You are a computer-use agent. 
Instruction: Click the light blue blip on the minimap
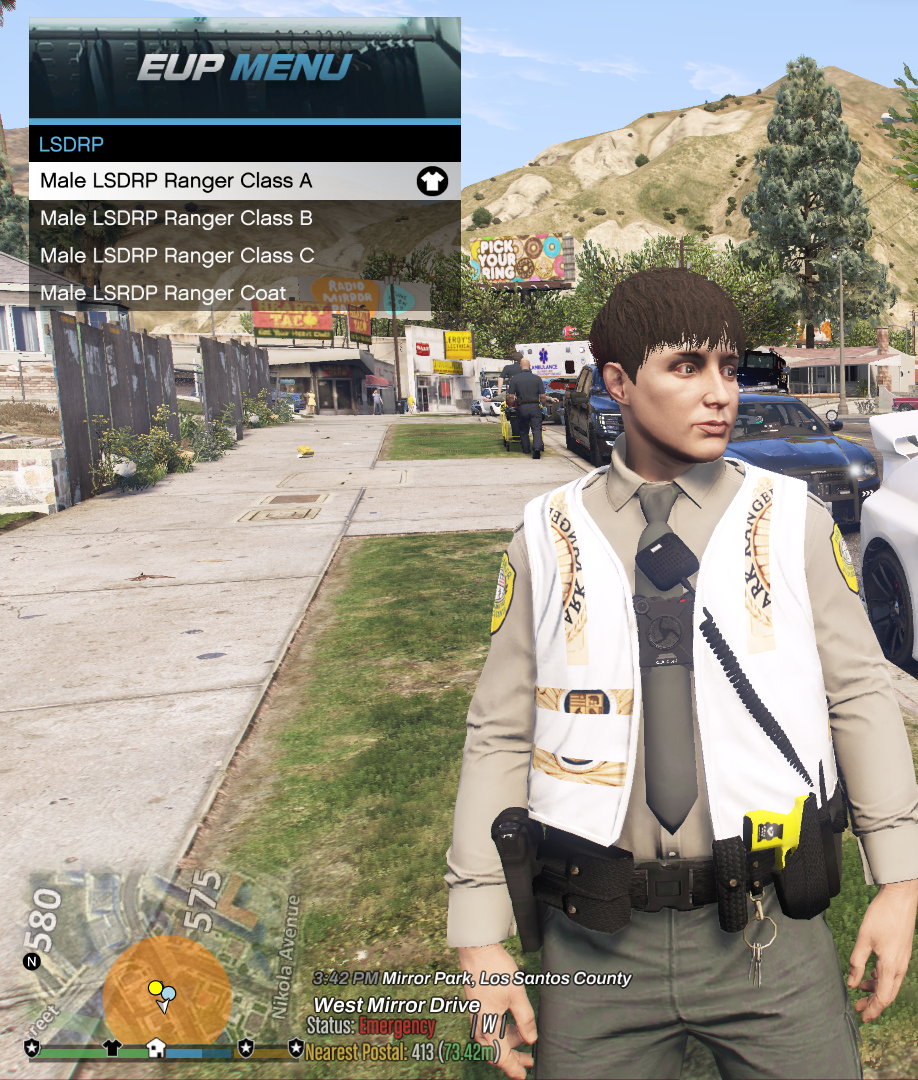click(x=169, y=993)
